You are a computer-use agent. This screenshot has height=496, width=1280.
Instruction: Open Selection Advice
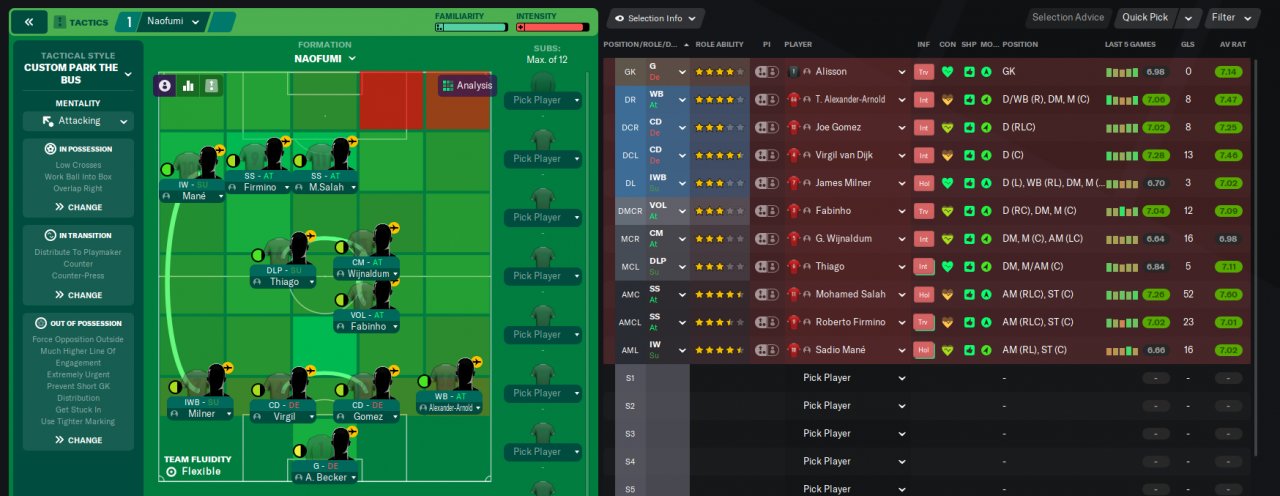point(1068,17)
